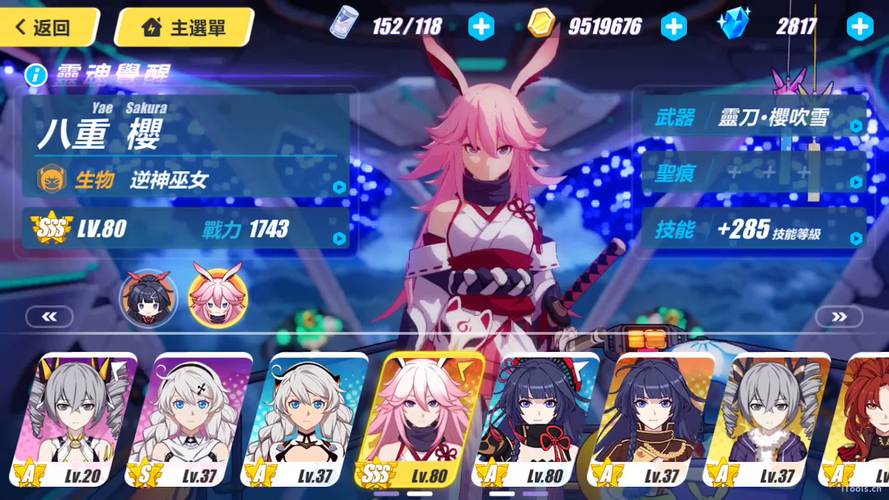This screenshot has width=889, height=500.
Task: Open the 技能 skill level panel
Action: (x=752, y=230)
